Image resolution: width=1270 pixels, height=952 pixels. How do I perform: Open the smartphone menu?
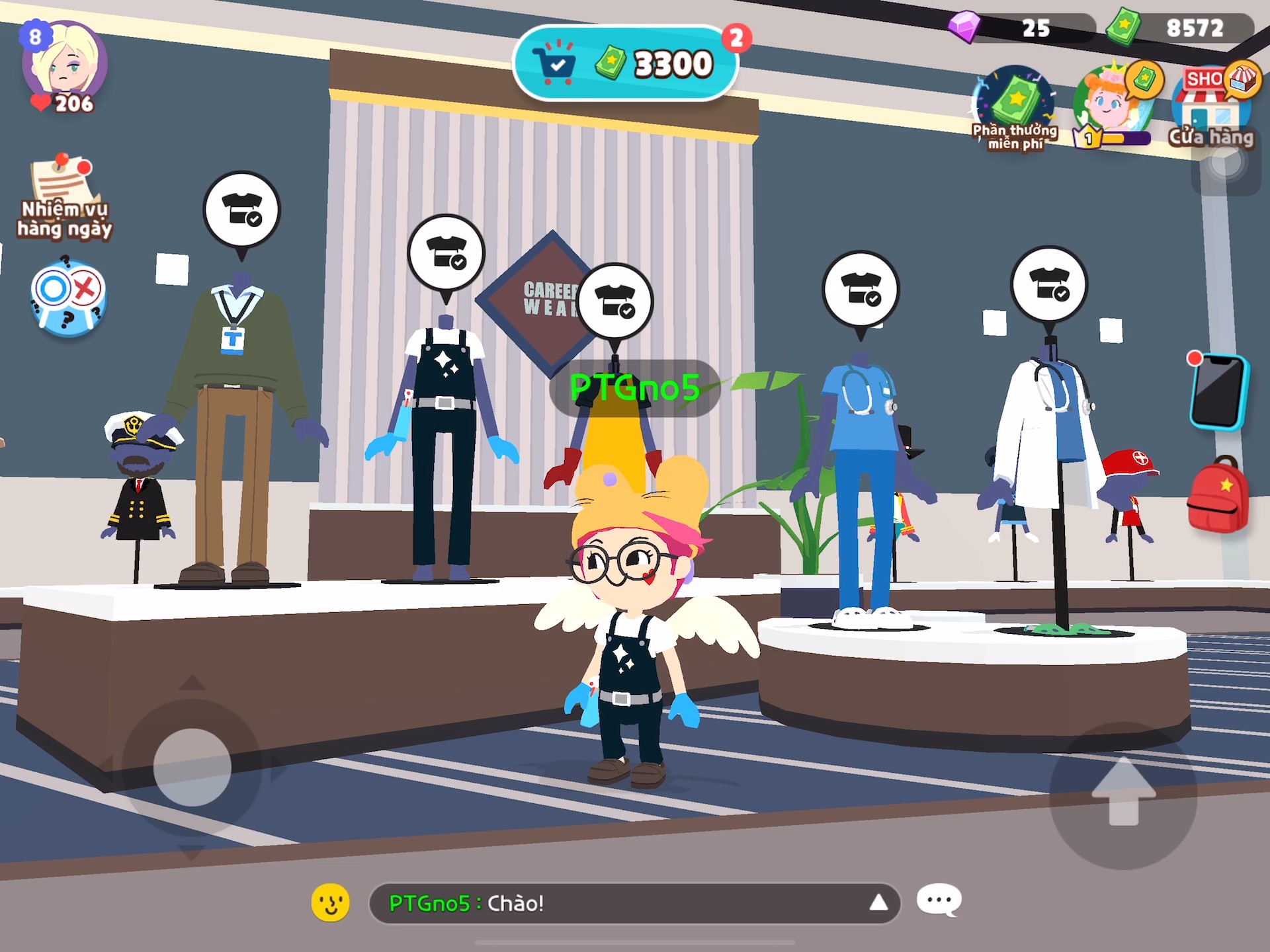click(1218, 391)
